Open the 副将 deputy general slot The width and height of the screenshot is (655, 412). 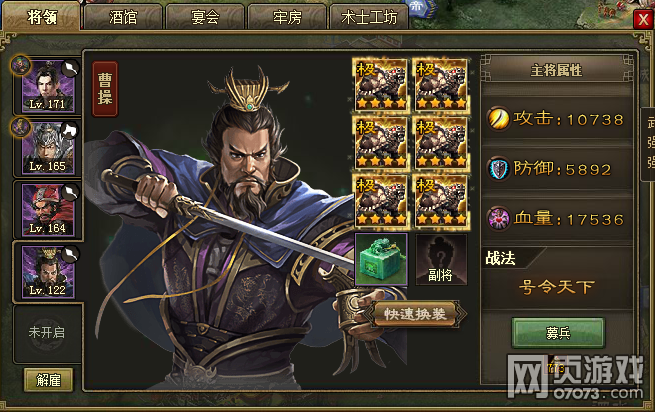[x=441, y=260]
